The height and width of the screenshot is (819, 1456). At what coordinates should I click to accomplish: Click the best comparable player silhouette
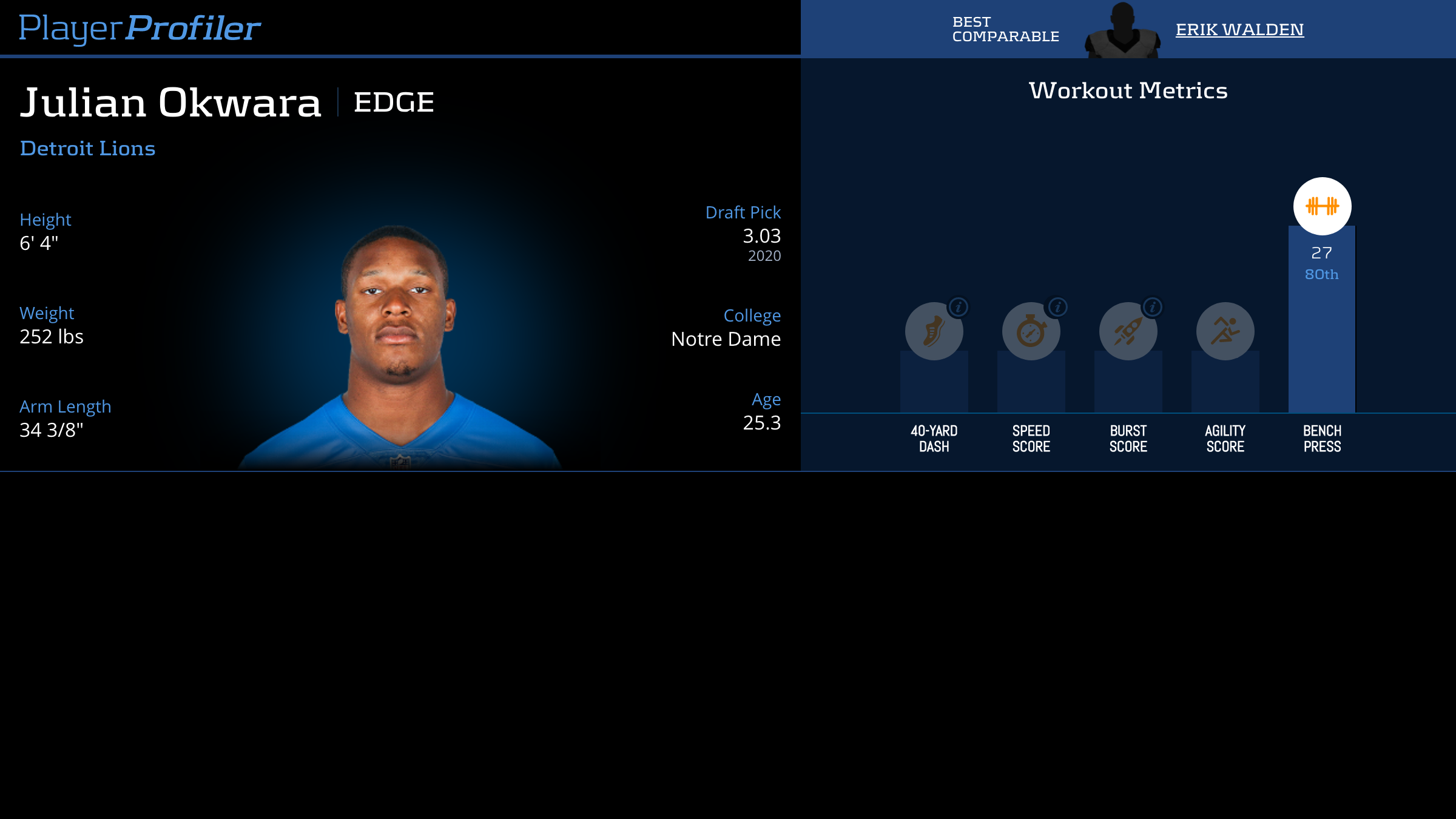tap(1122, 32)
